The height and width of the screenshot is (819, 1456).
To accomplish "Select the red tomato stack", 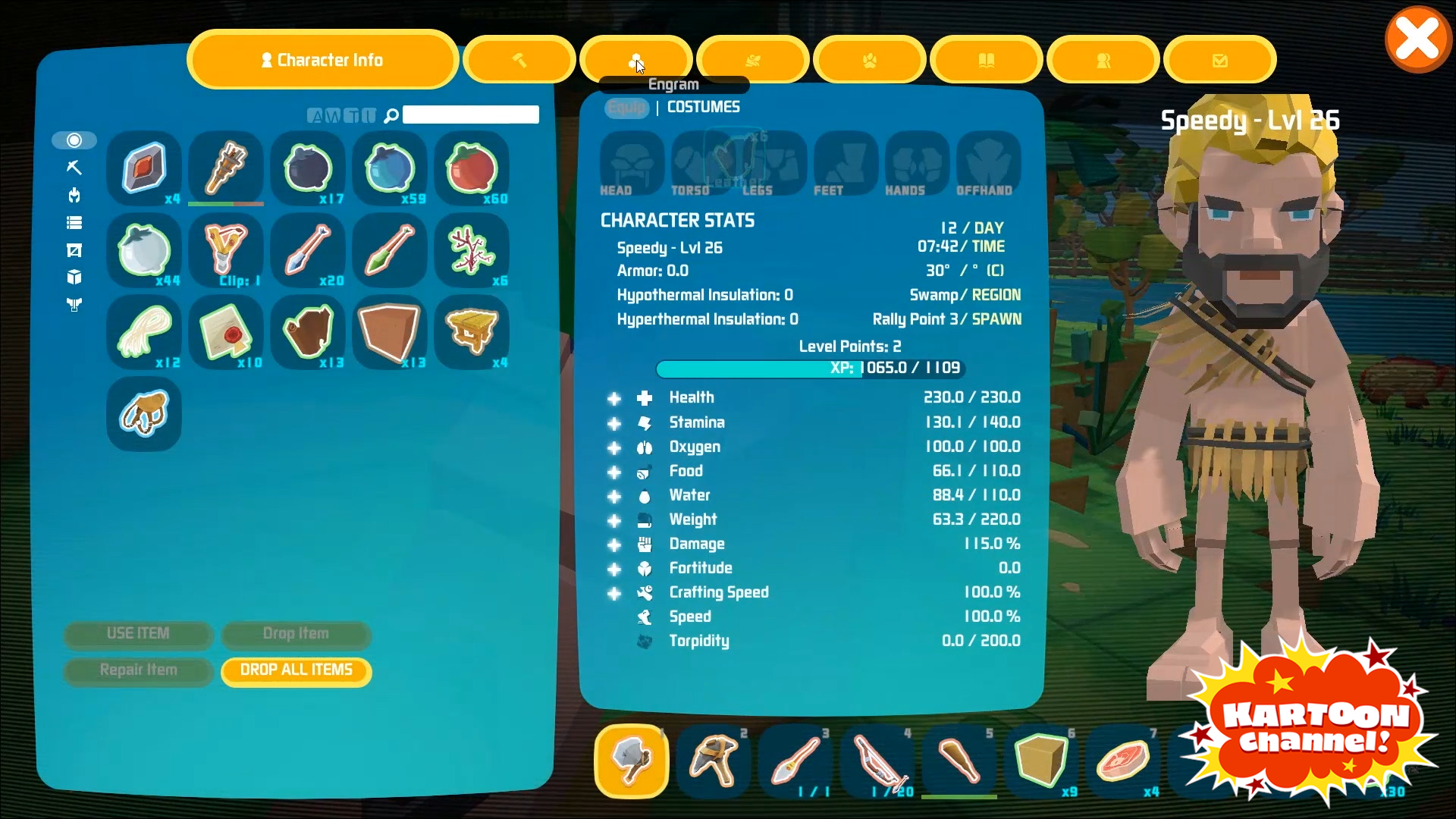I will coord(472,168).
